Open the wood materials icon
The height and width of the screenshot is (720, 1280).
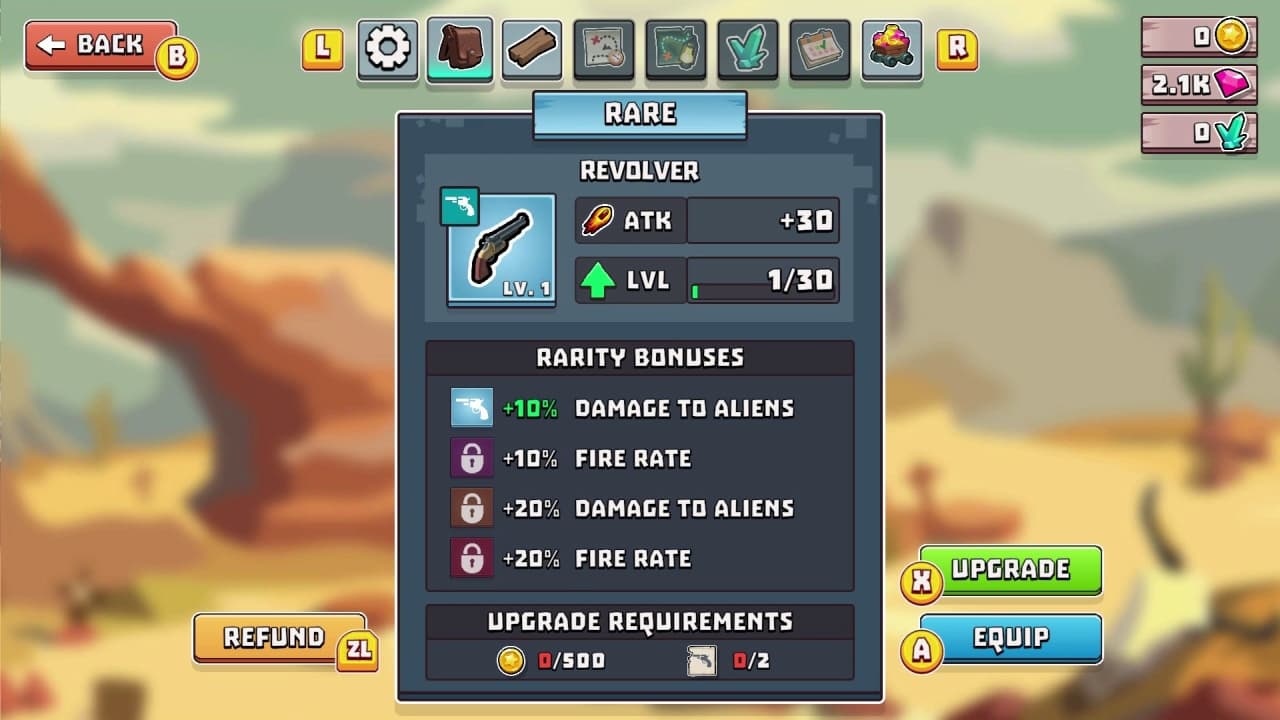(x=531, y=49)
